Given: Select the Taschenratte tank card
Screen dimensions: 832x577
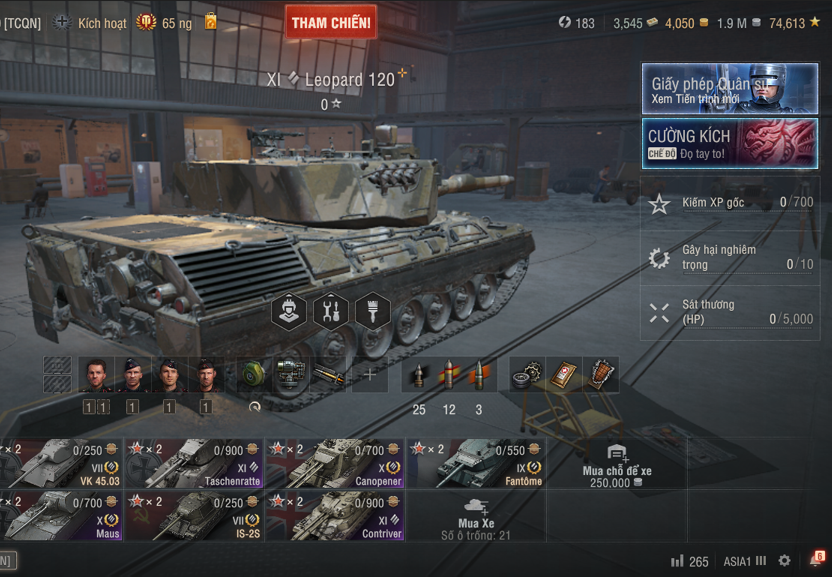Looking at the screenshot, I should [194, 463].
